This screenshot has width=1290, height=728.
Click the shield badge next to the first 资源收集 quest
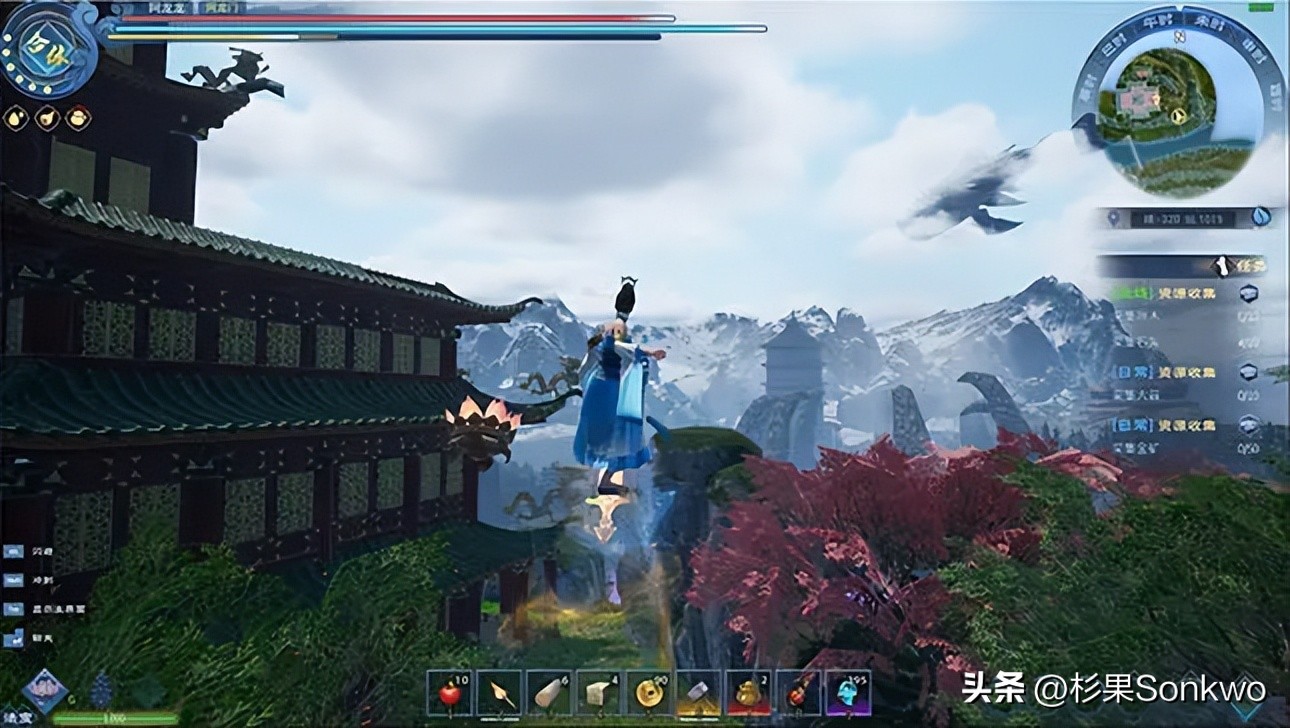(1248, 294)
